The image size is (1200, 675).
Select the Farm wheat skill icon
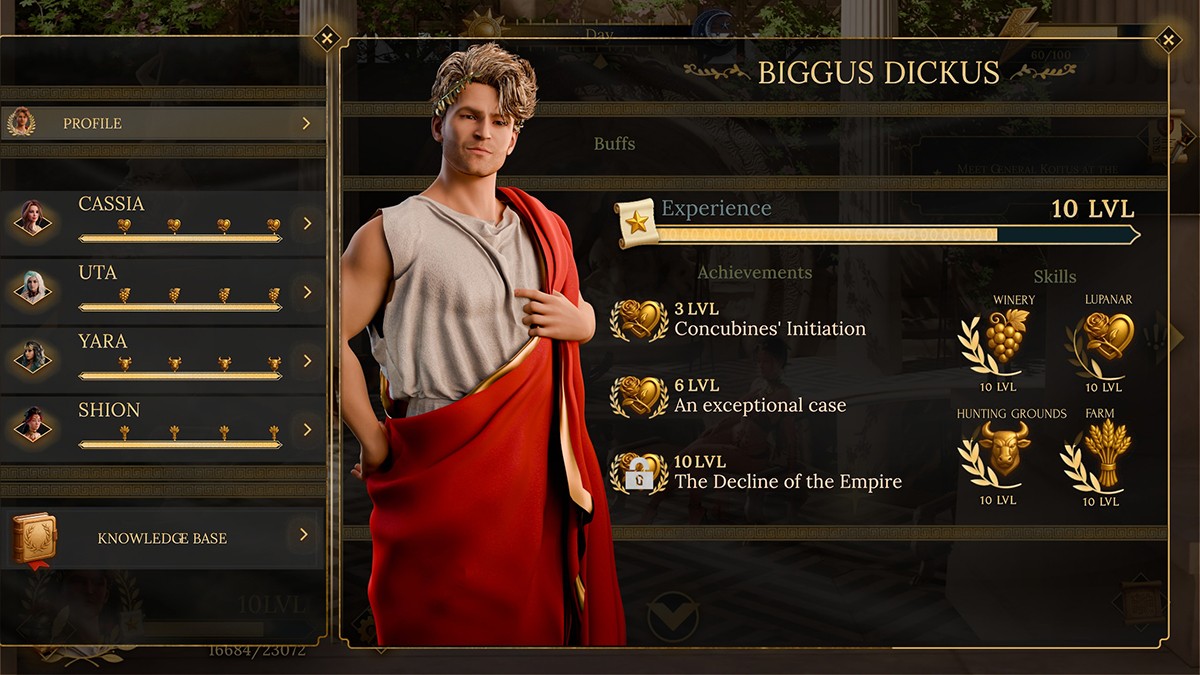click(x=1106, y=451)
